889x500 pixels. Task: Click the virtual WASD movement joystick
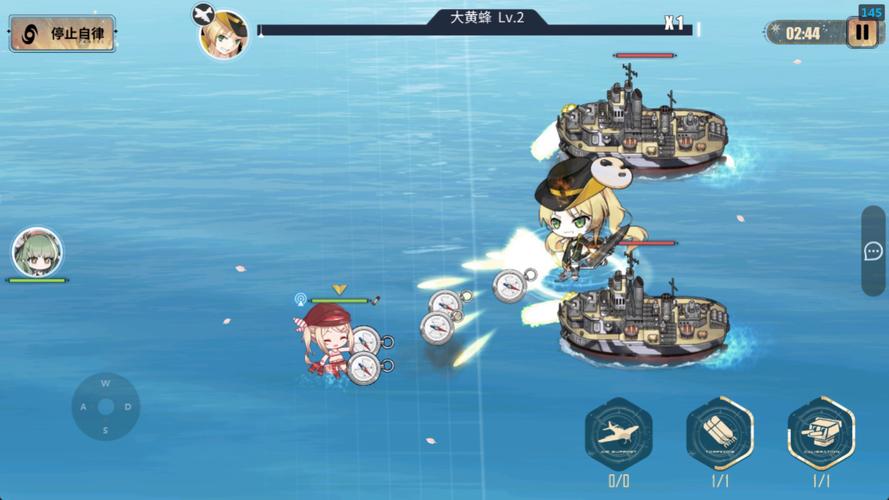click(x=105, y=407)
